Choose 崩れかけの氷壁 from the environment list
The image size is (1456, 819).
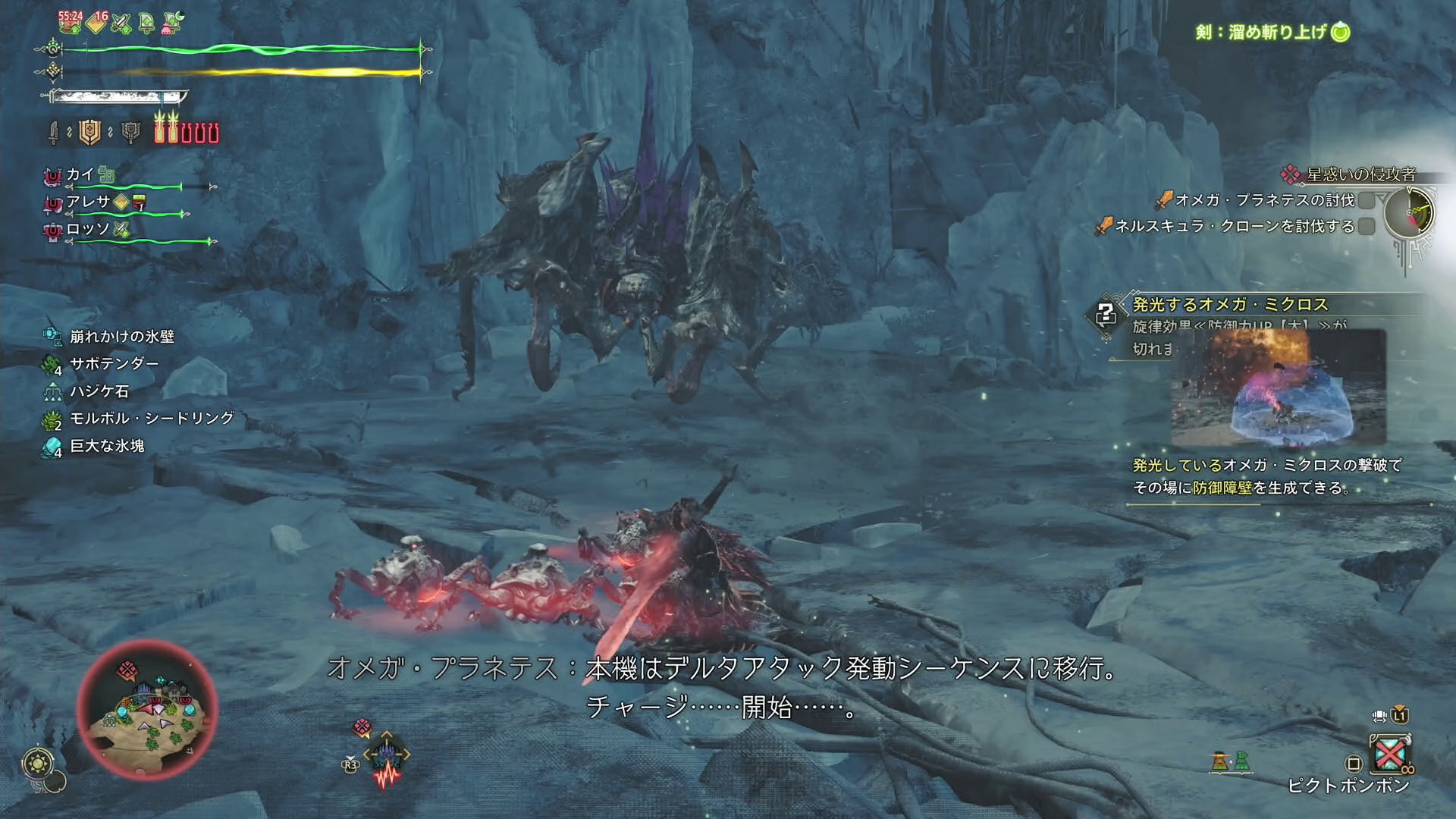coord(121,336)
